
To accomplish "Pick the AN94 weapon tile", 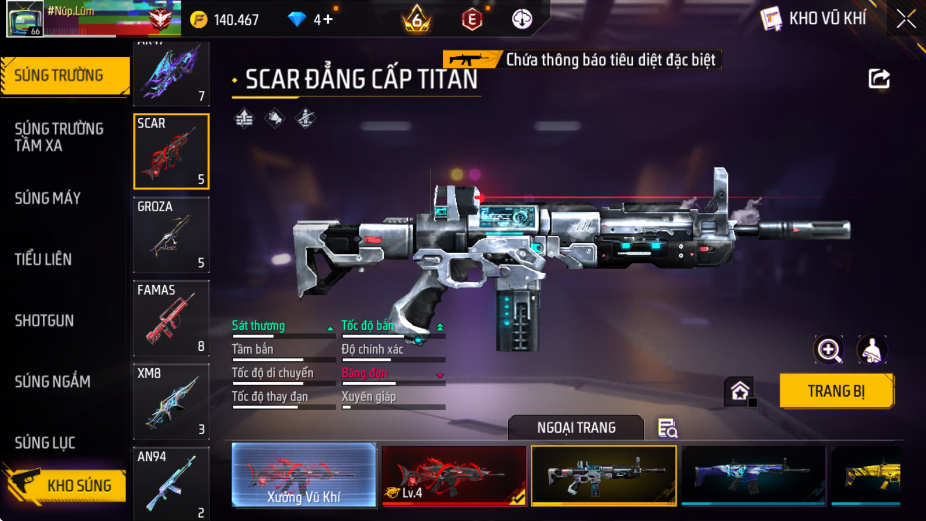I will 171,484.
